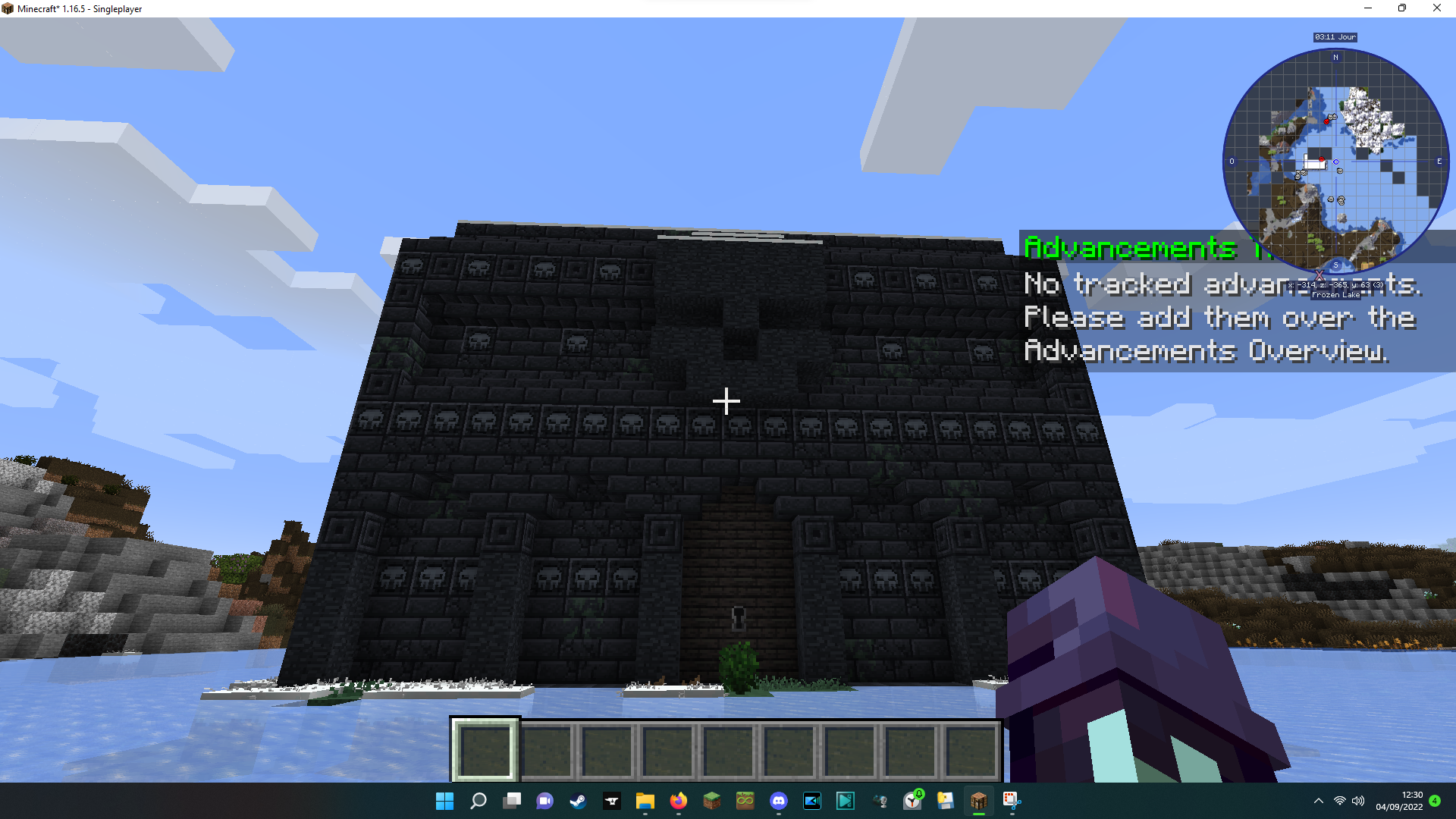Adjust volume using the speaker control
This screenshot has width=1456, height=819.
[x=1357, y=801]
